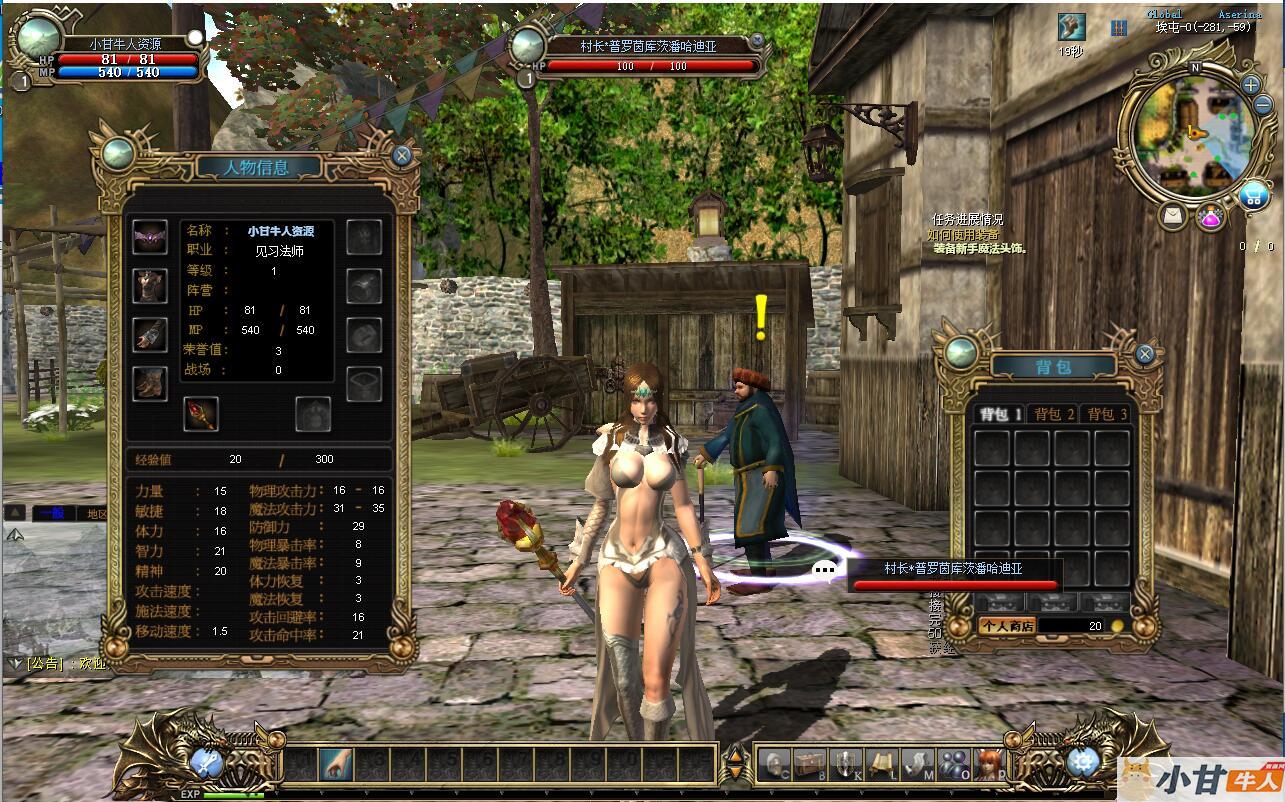Switch to the 背包 3 tab
The image size is (1285, 802).
[x=1107, y=414]
